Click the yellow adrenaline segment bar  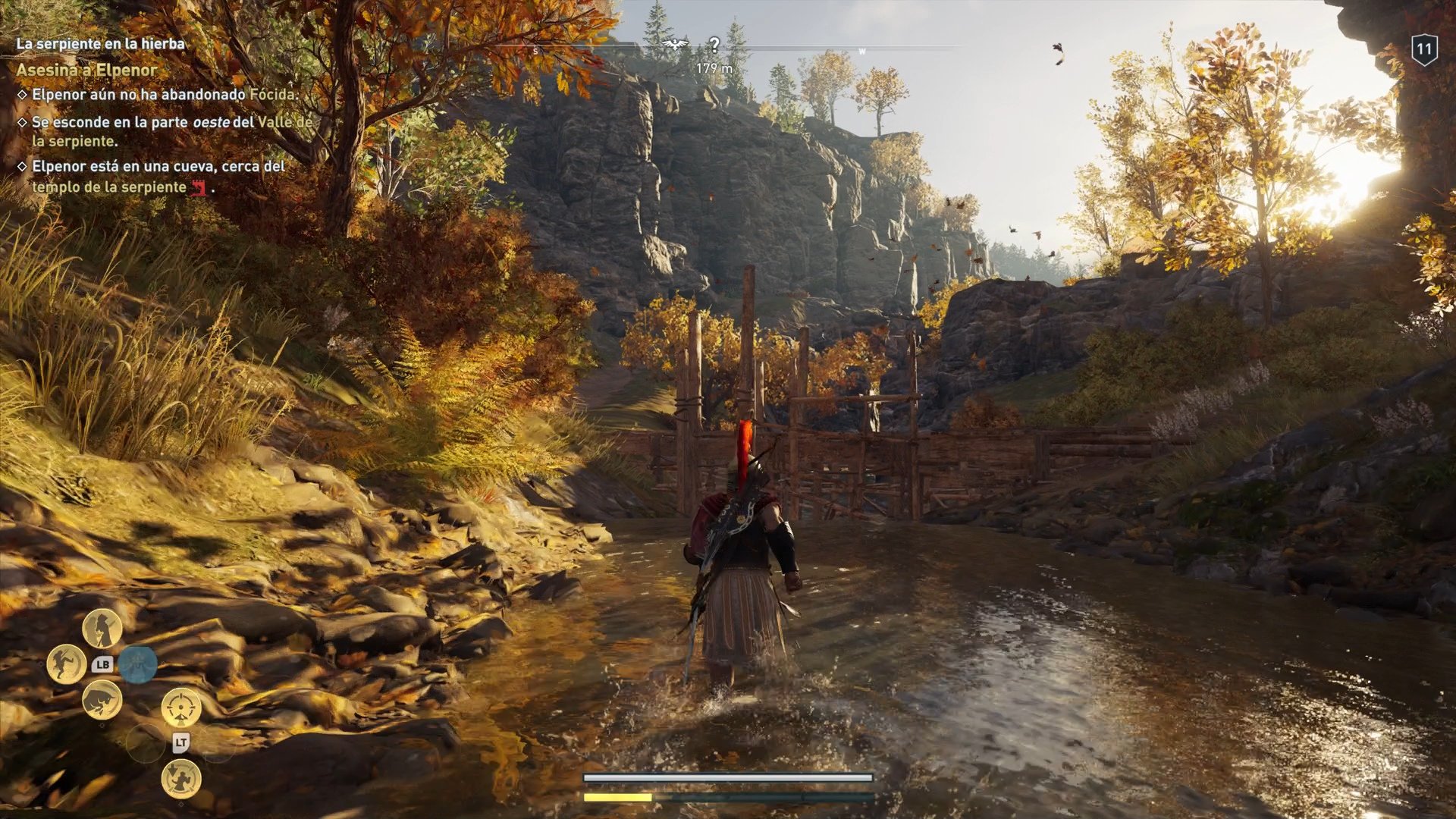[617, 797]
